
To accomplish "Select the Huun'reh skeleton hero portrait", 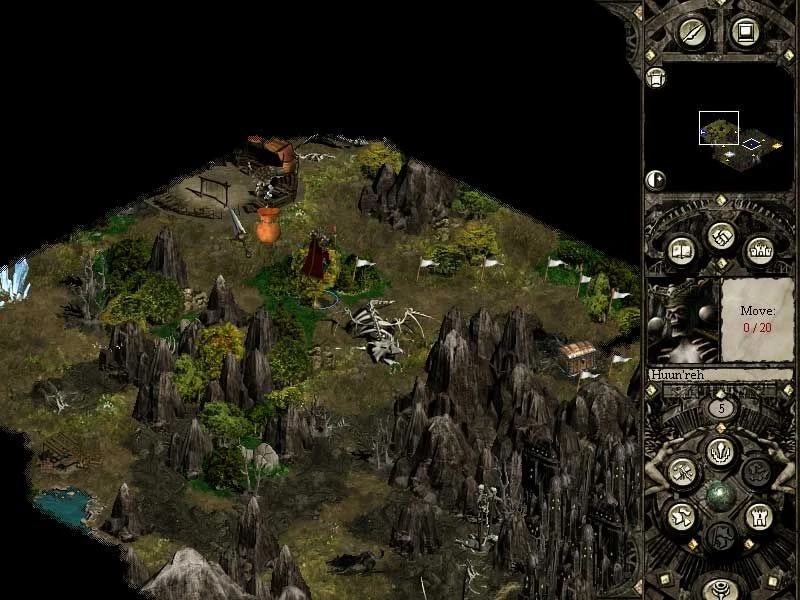I will [x=683, y=322].
